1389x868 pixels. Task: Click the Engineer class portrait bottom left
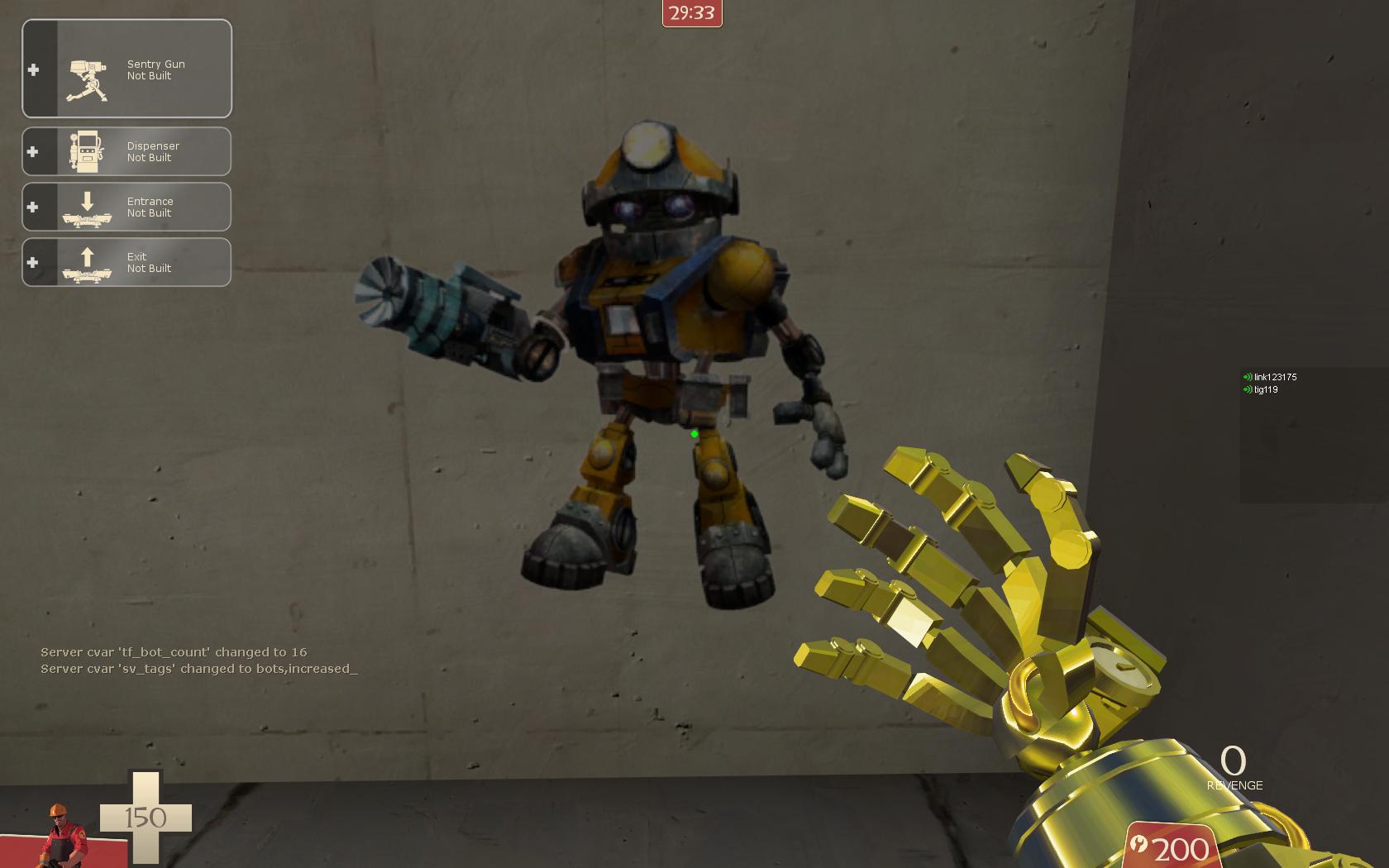pos(62,835)
